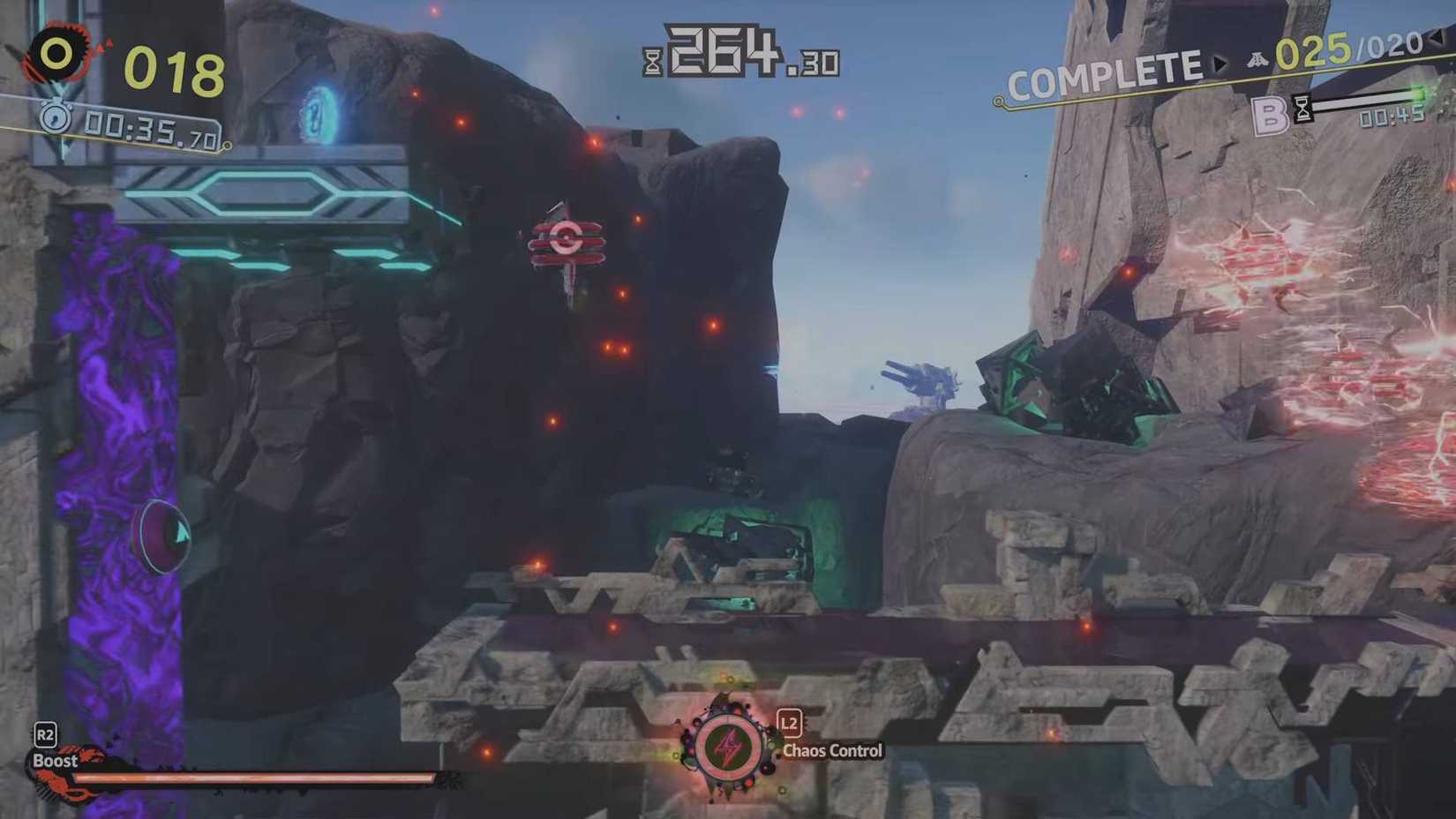Select the stopwatch timer icon

(x=56, y=116)
